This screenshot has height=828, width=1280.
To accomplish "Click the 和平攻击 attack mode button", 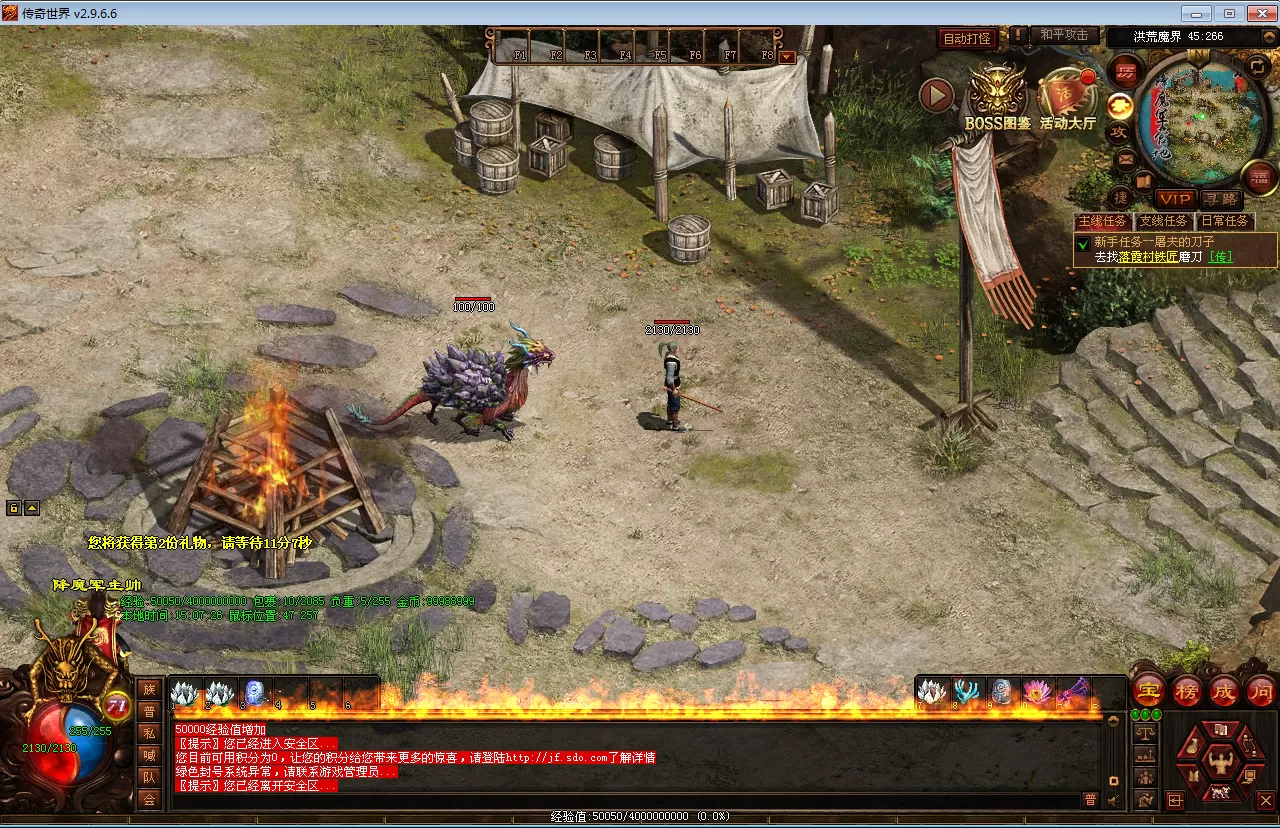I will coord(1063,35).
